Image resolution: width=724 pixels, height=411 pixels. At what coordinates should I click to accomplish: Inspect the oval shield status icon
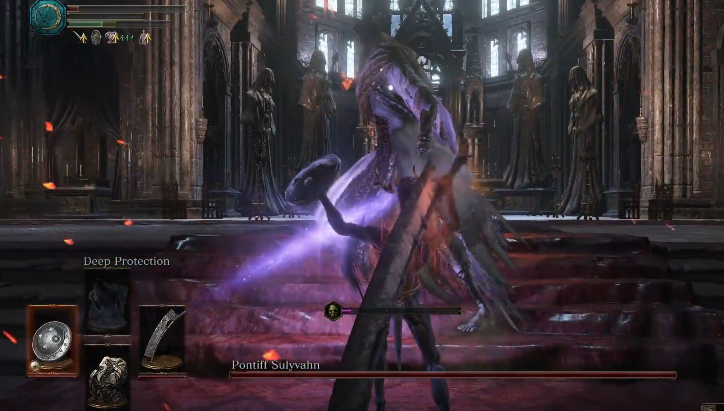96,37
